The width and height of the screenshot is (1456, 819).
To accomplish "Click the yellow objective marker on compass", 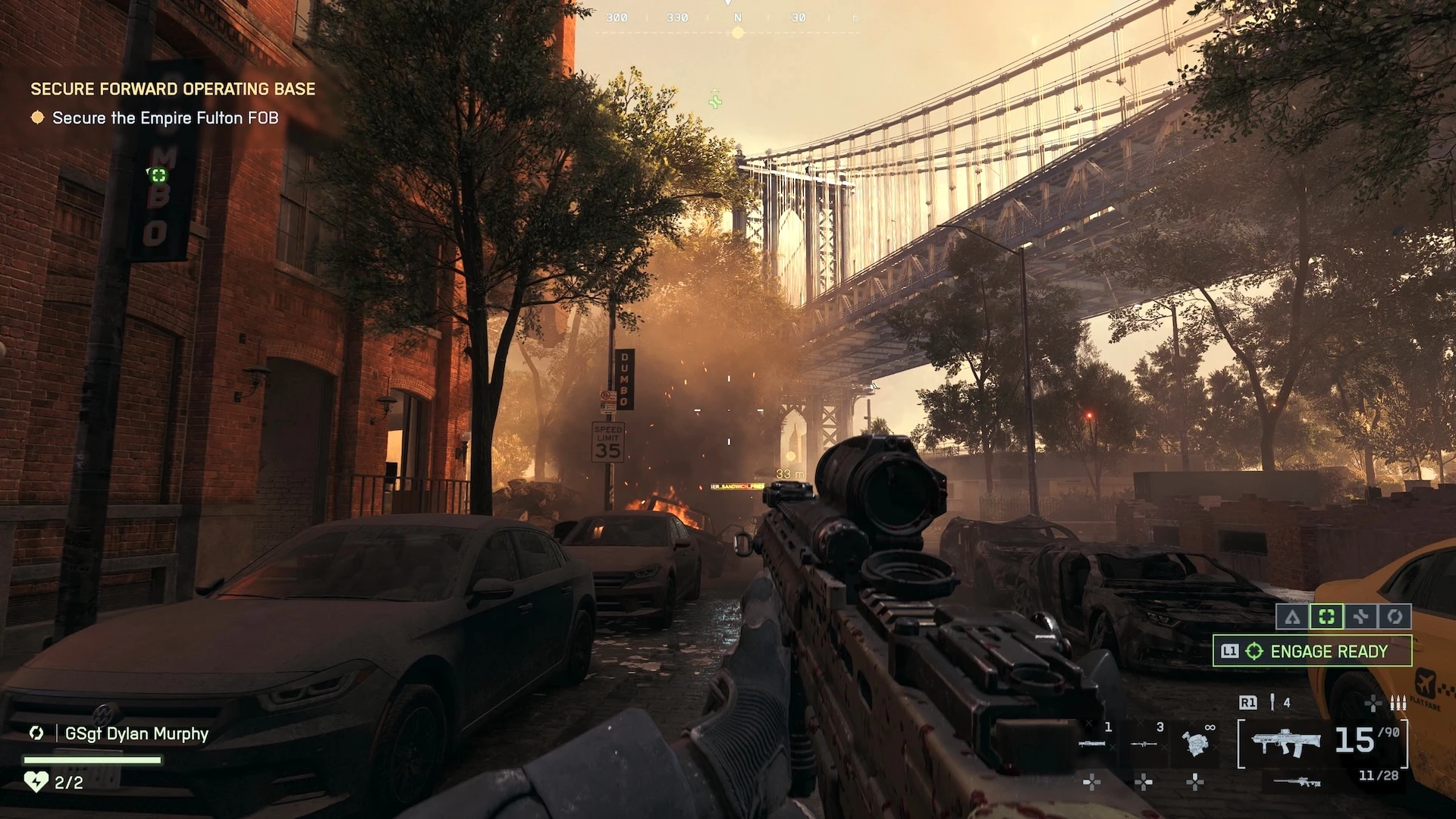I will [x=737, y=33].
